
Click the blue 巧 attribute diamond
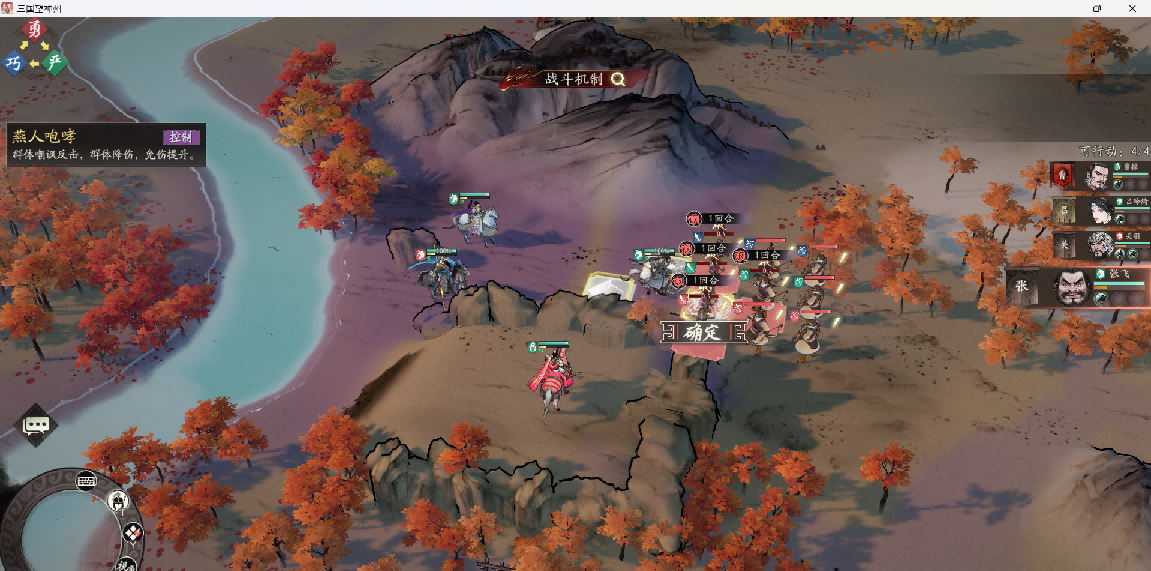click(14, 63)
